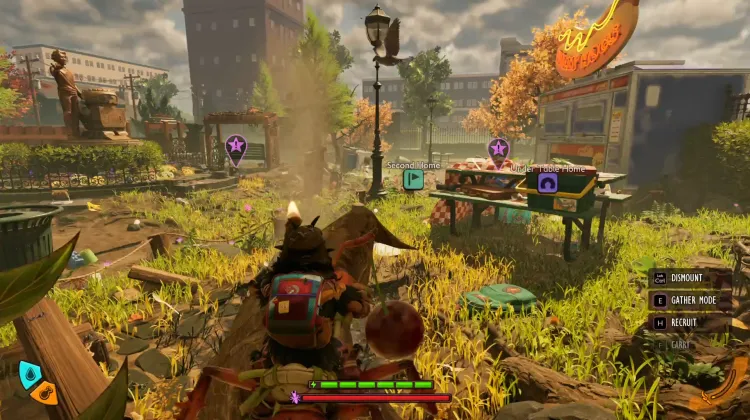Select the Second Home flag waypoint marker
This screenshot has height=420, width=750.
[x=413, y=180]
